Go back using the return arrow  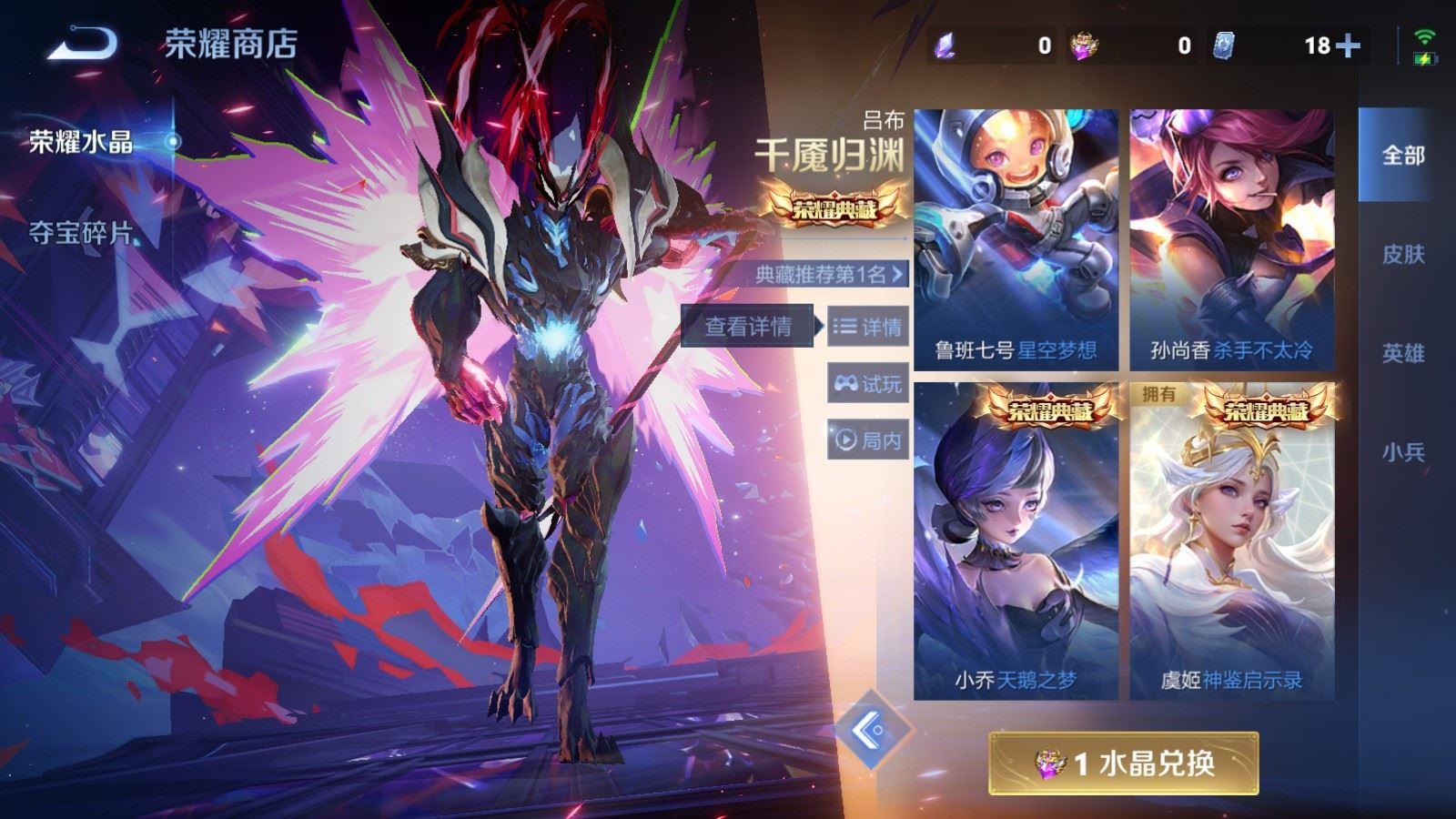coord(82,44)
